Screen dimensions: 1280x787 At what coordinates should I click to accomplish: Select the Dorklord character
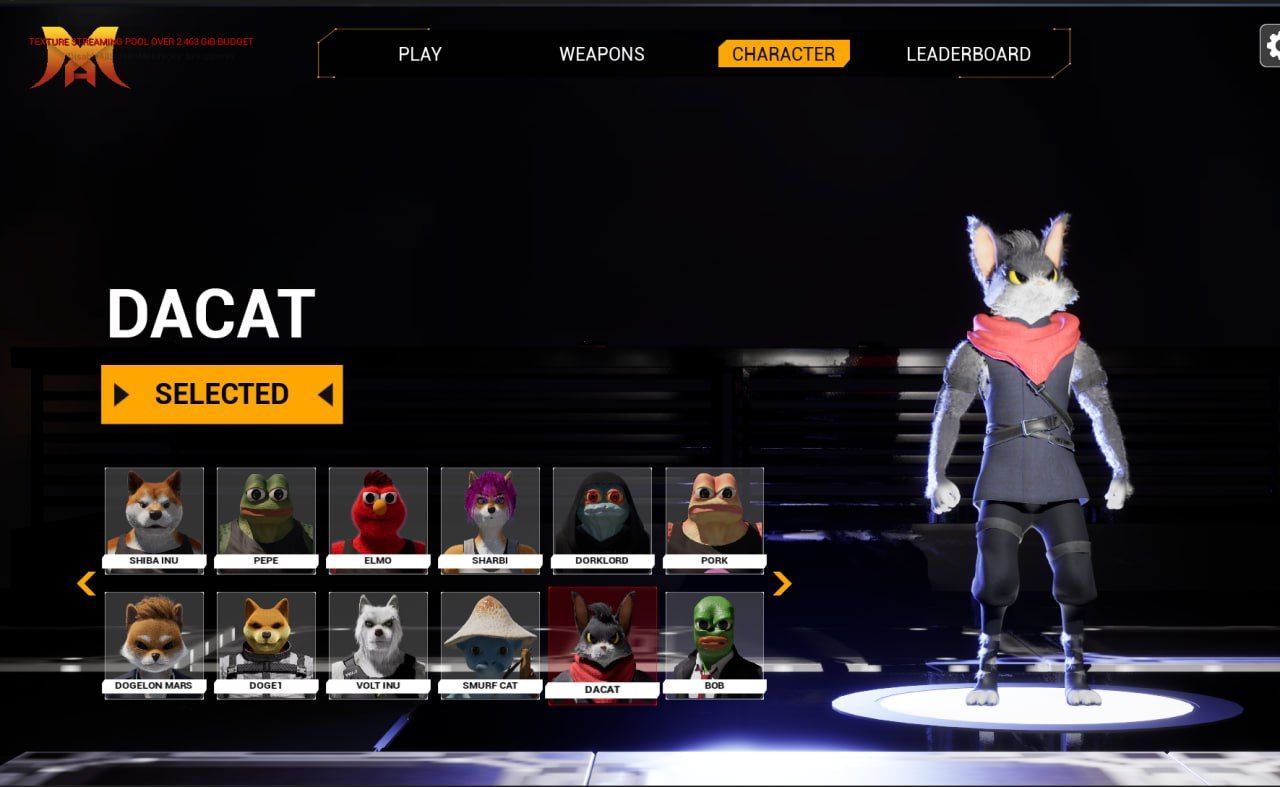(602, 518)
